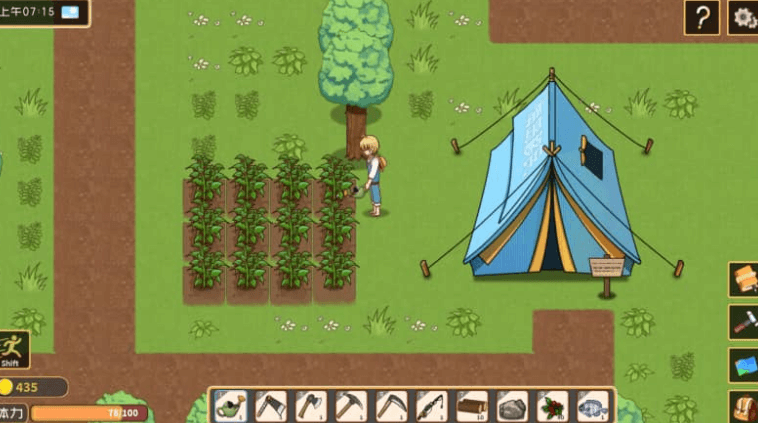
Task: Choose the pickaxe hotbar slot
Action: [x=351, y=406]
